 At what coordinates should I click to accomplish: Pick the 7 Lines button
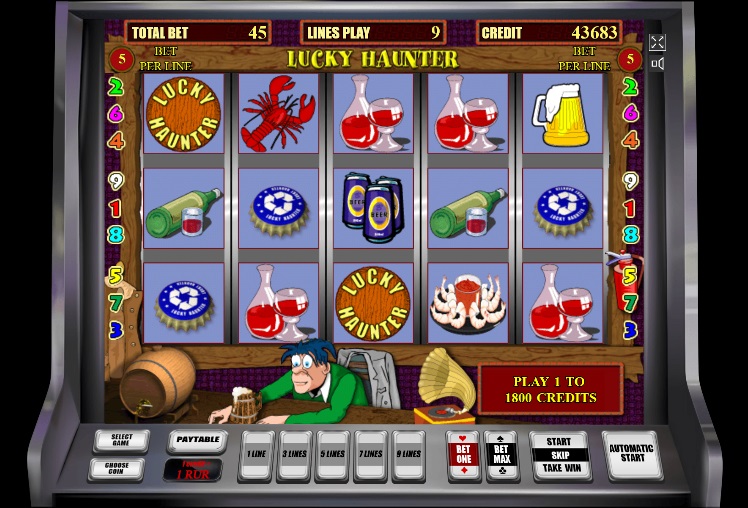click(370, 454)
